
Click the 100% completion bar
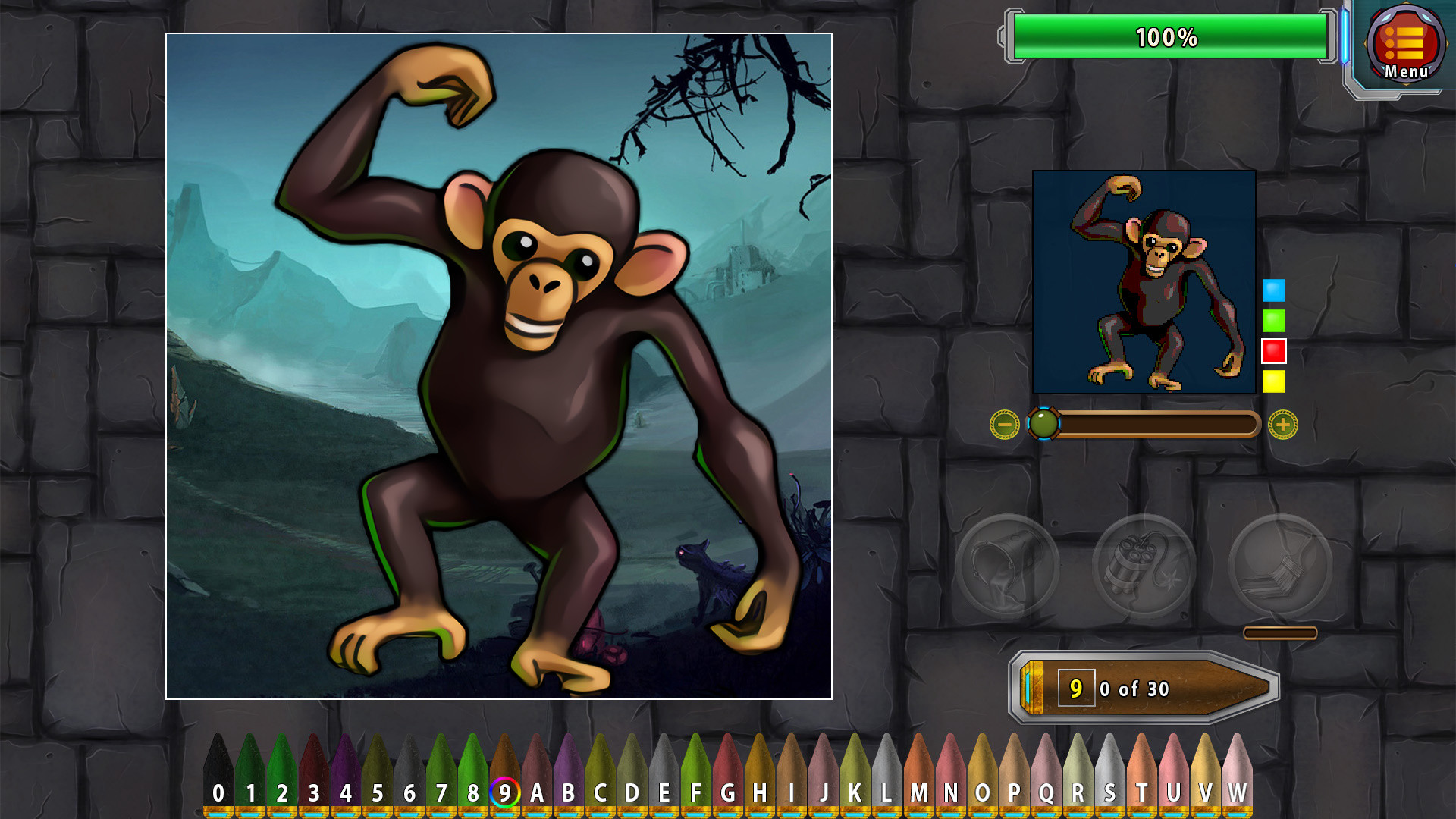coord(1168,36)
